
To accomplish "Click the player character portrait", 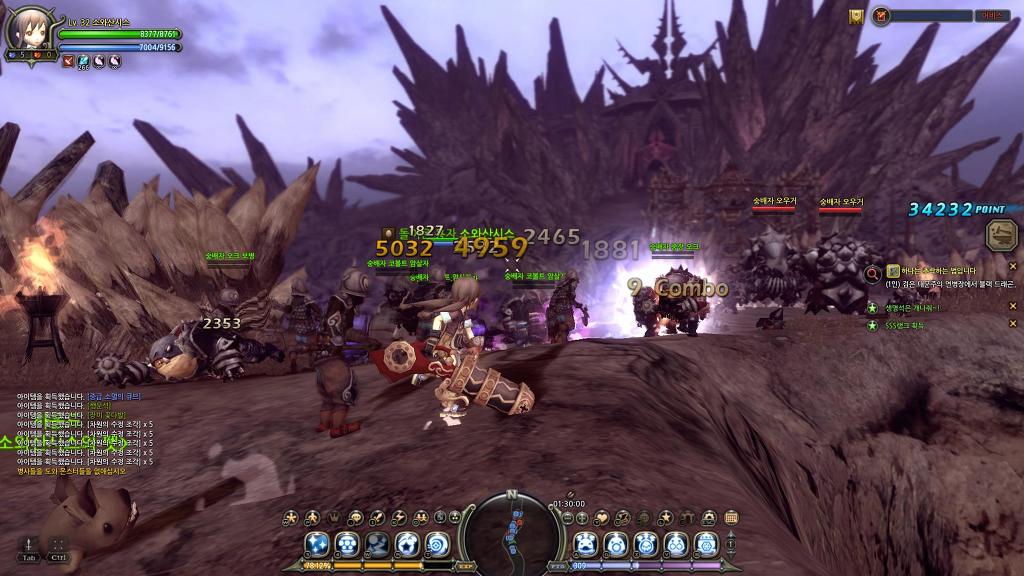I will (25, 27).
